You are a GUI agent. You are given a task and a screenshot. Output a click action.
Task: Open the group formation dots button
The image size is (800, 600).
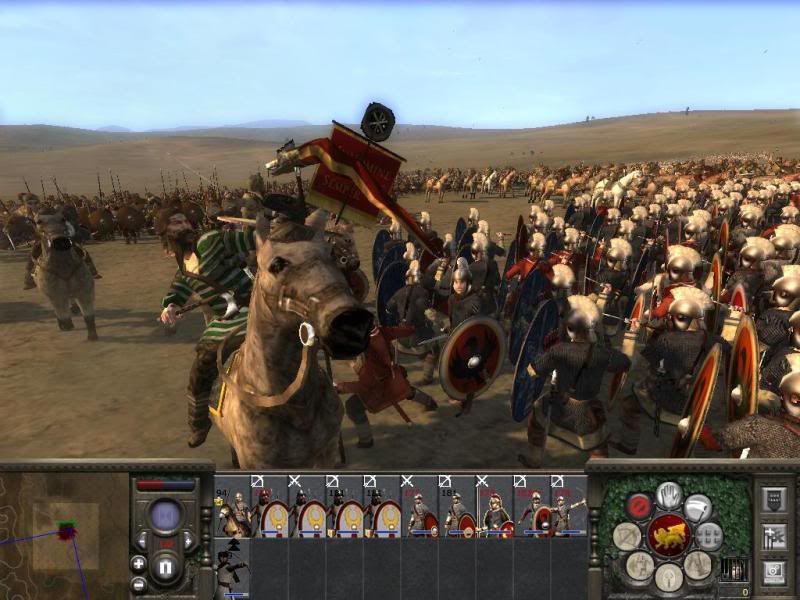pos(710,535)
